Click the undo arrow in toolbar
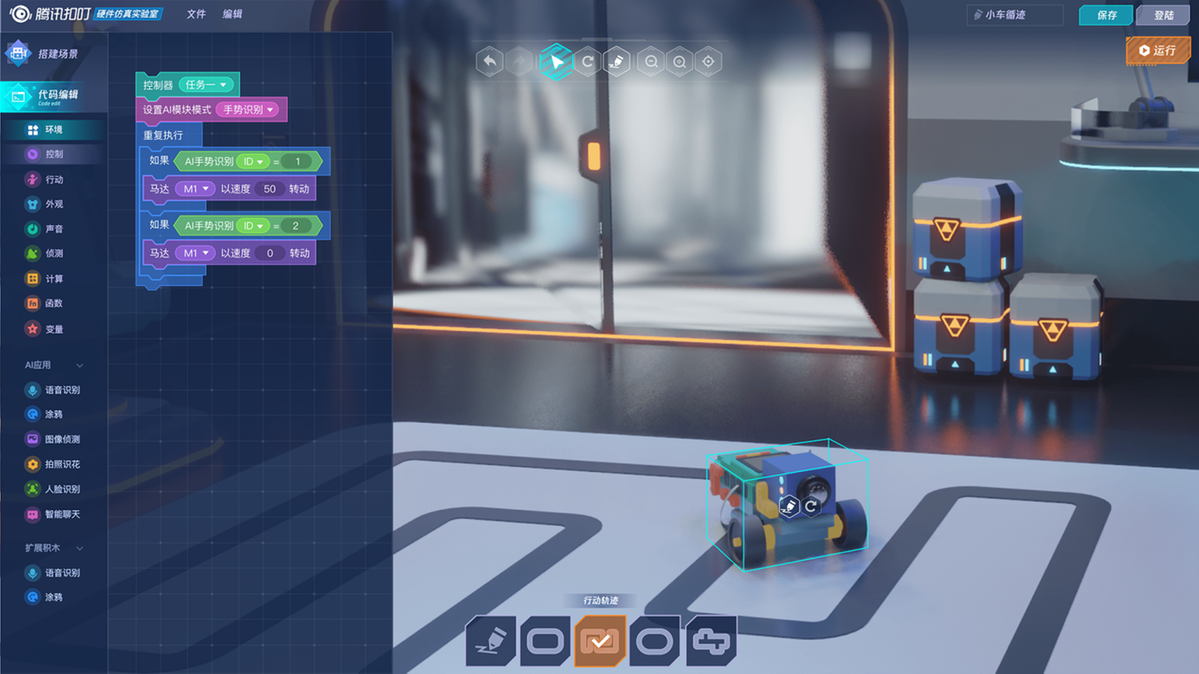The height and width of the screenshot is (674, 1199). click(489, 62)
